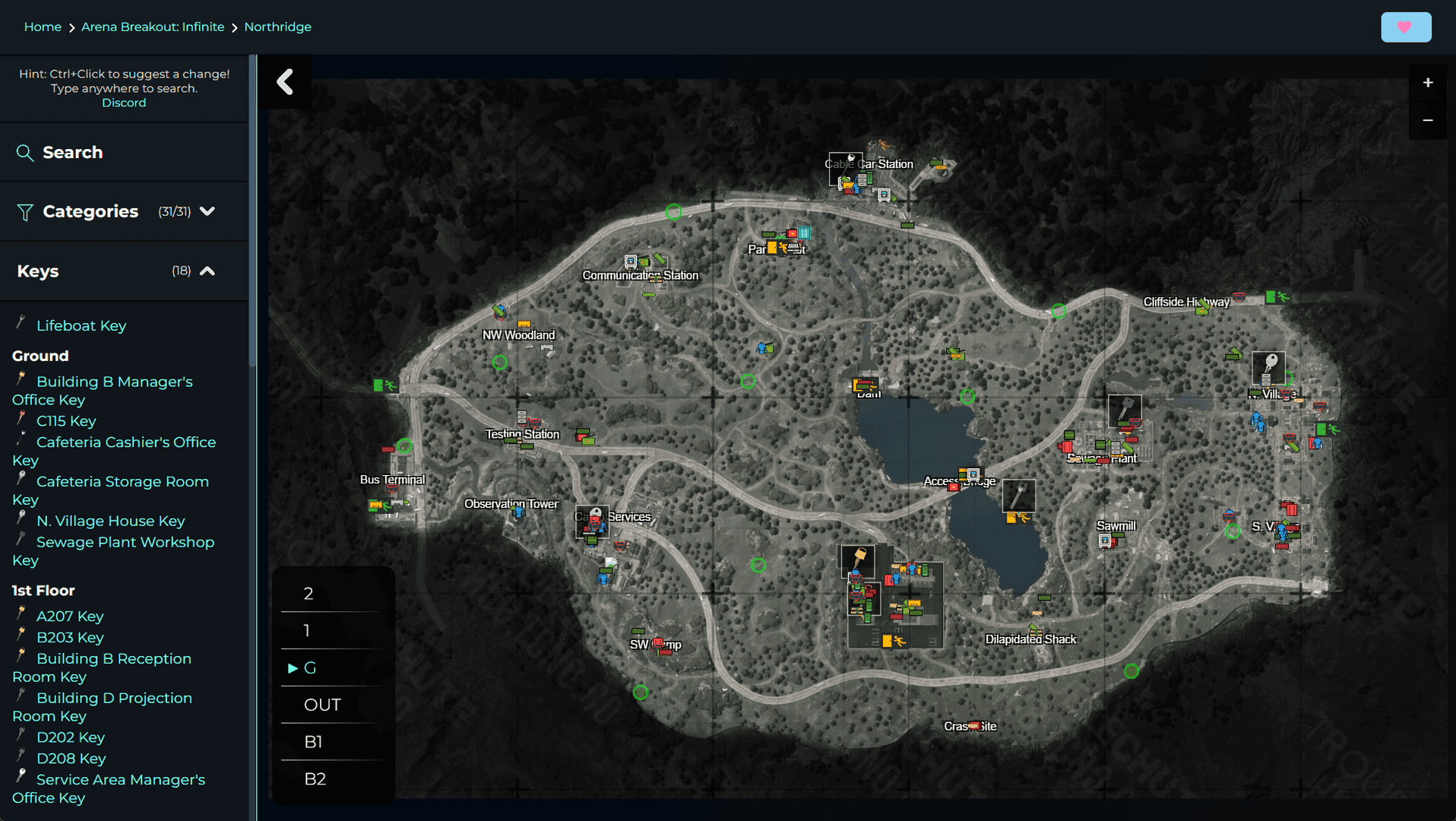Screen dimensions: 1456x821
Task: Toggle the heart favorite button
Action: (1405, 26)
